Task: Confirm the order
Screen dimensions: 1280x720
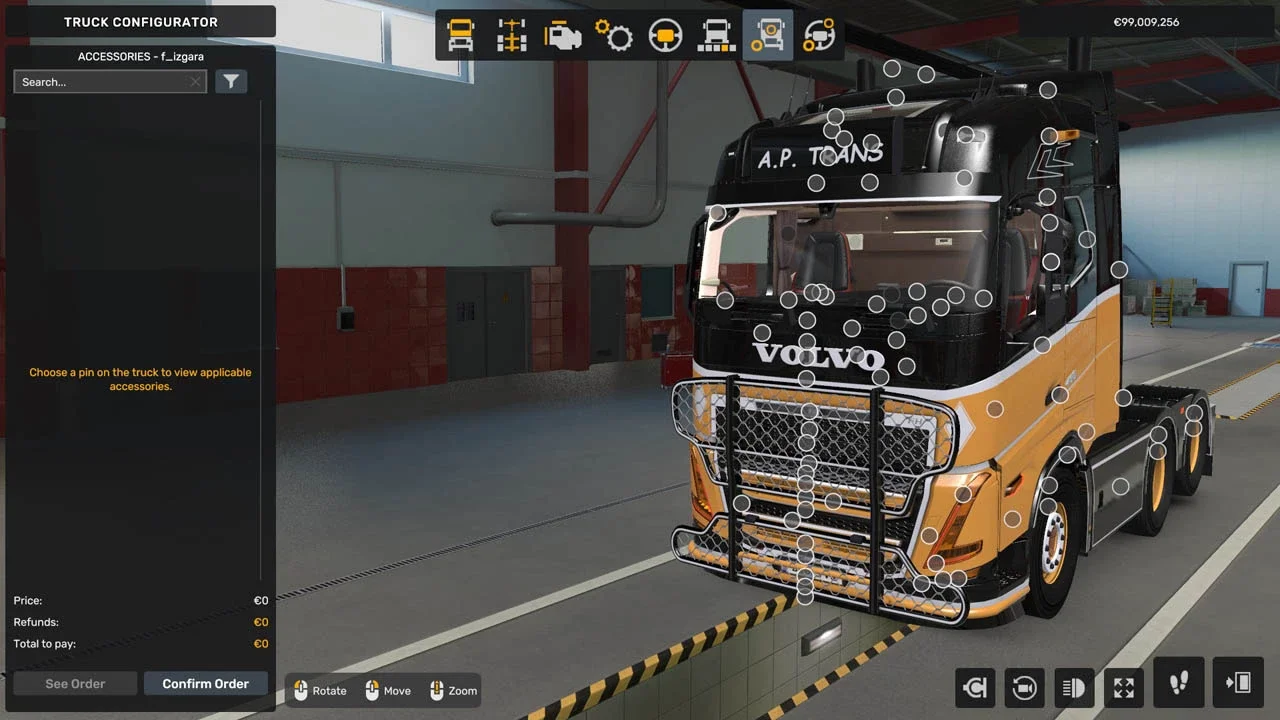Action: [x=205, y=684]
